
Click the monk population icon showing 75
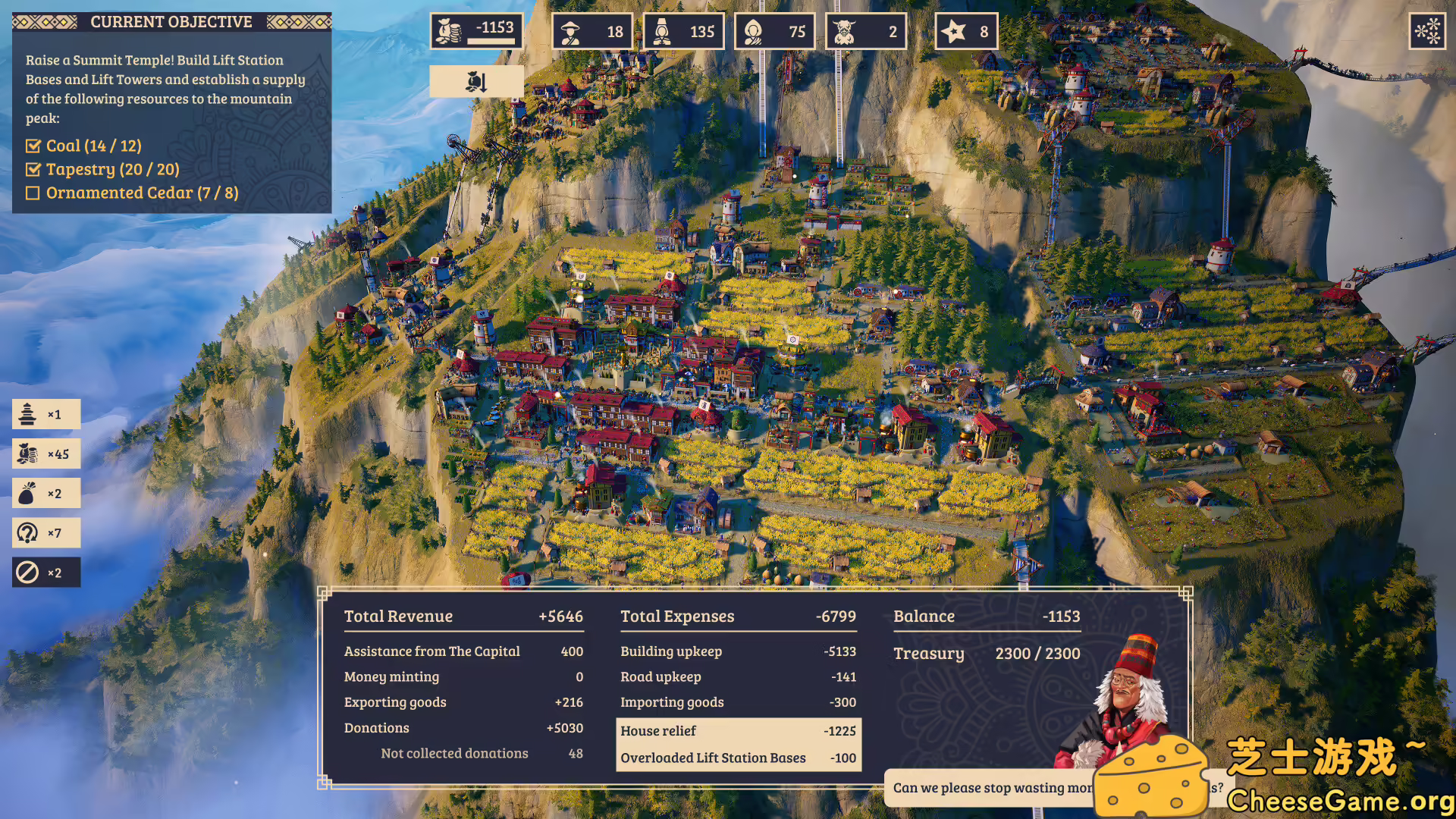pos(774,30)
